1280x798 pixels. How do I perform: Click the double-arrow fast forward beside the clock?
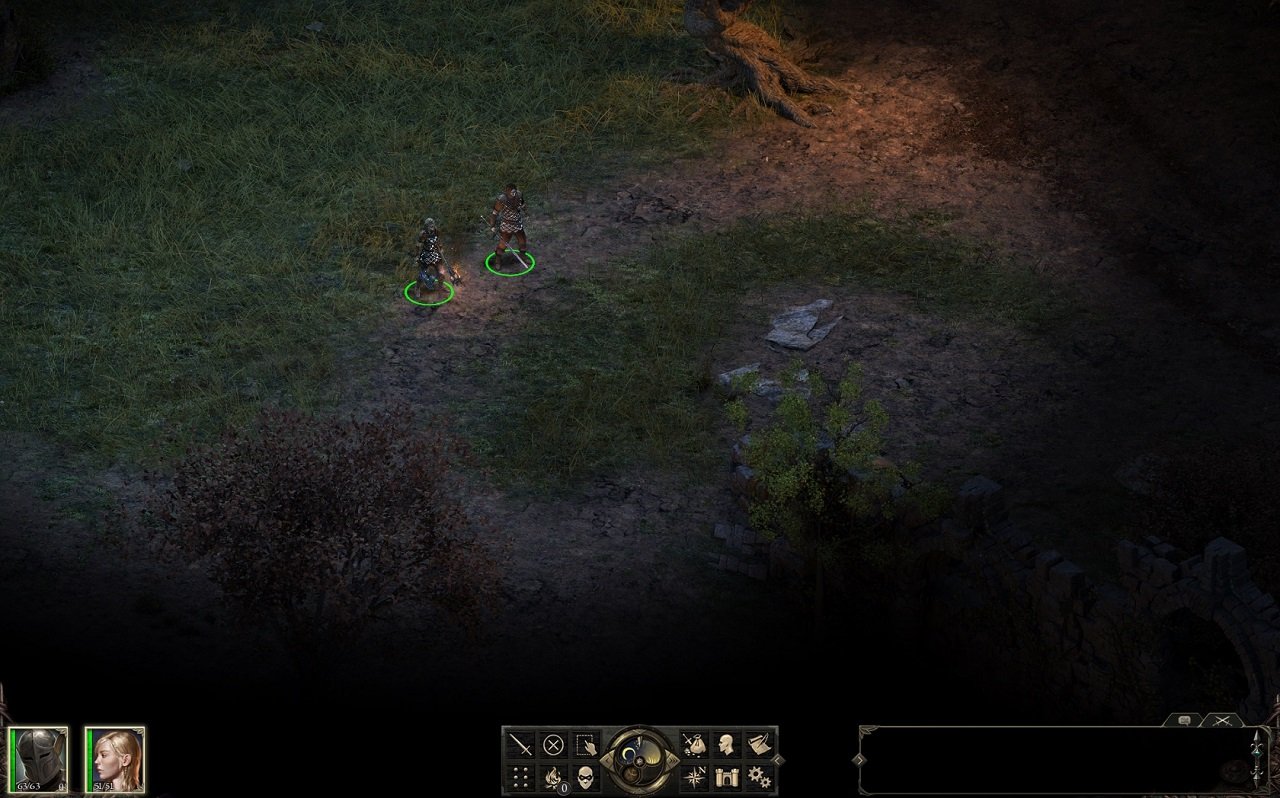click(673, 760)
